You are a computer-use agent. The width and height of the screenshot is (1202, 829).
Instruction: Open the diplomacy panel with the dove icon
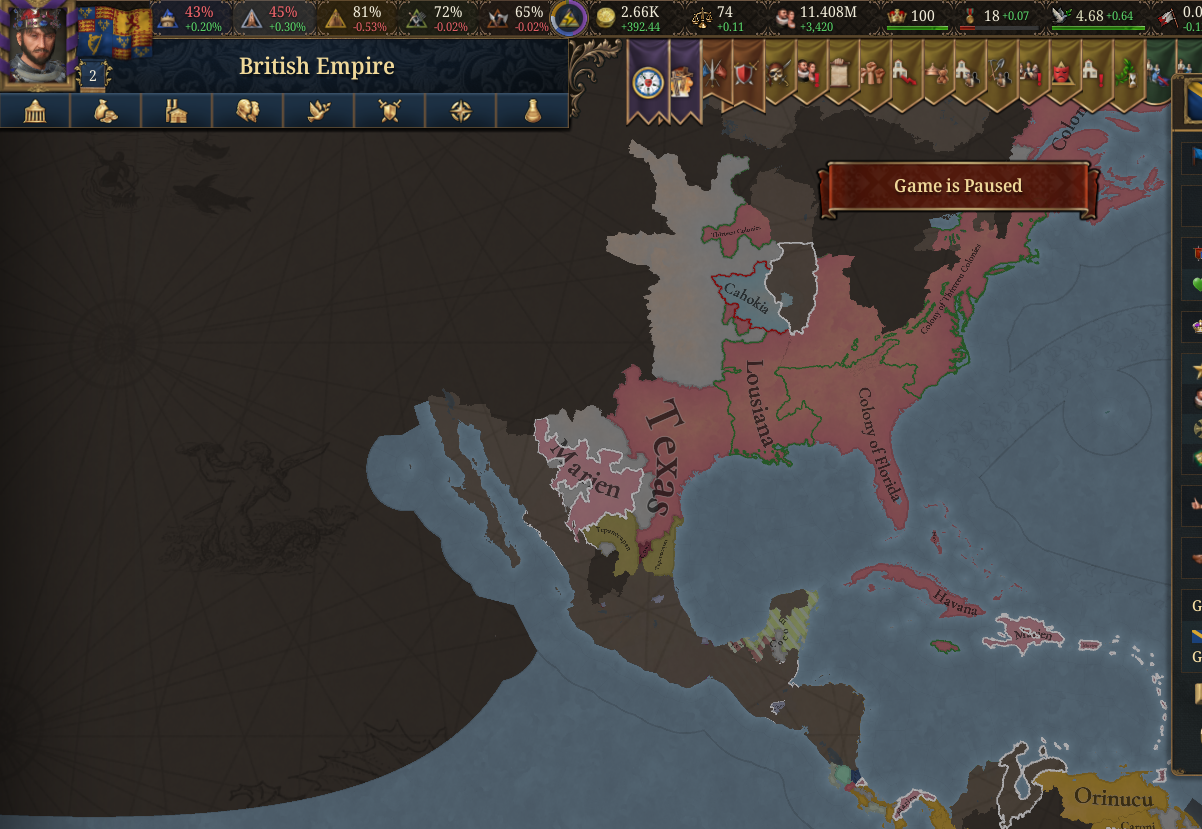pos(319,111)
